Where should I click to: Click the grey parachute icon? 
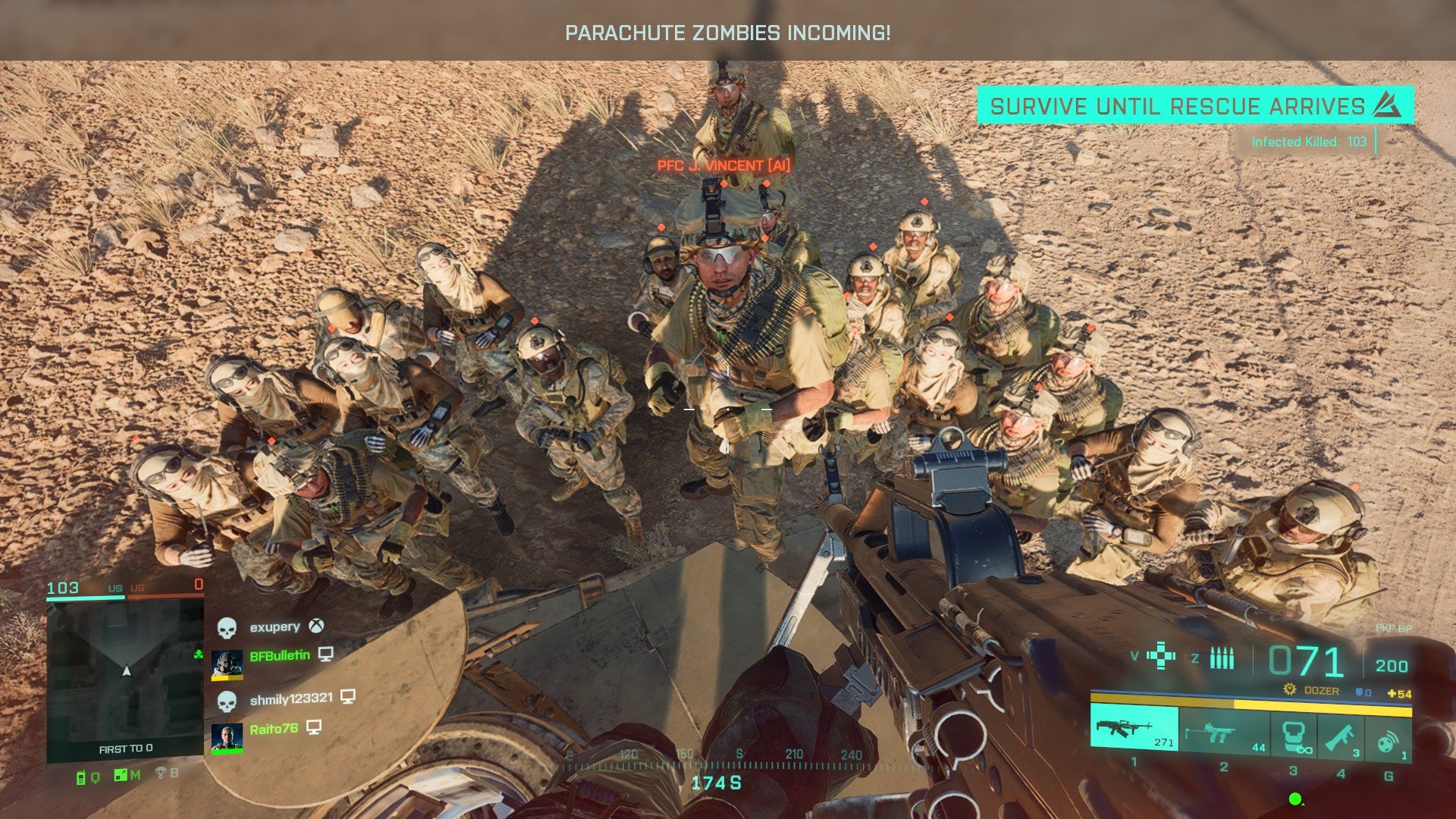click(161, 773)
